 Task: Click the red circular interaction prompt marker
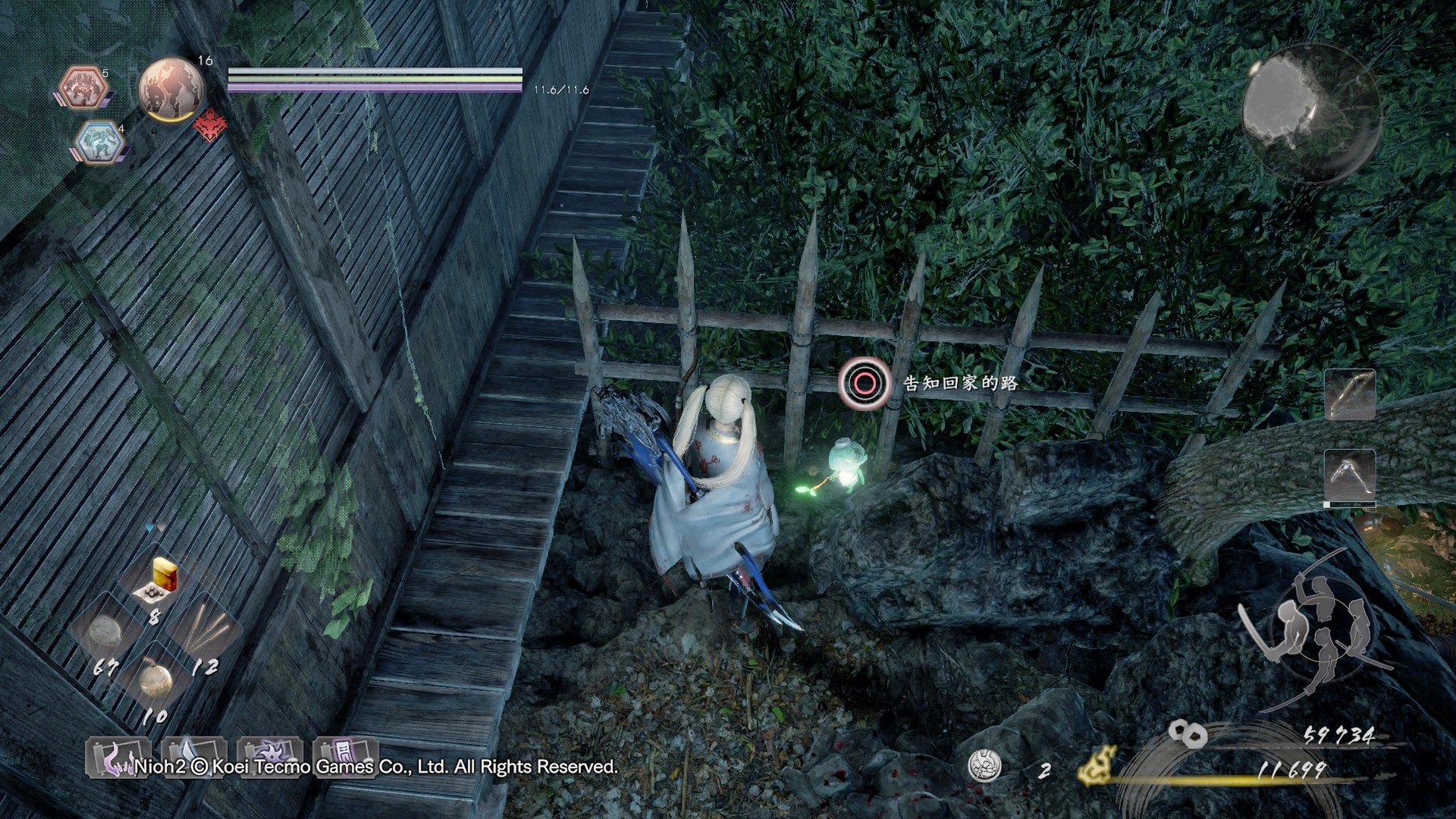click(863, 384)
